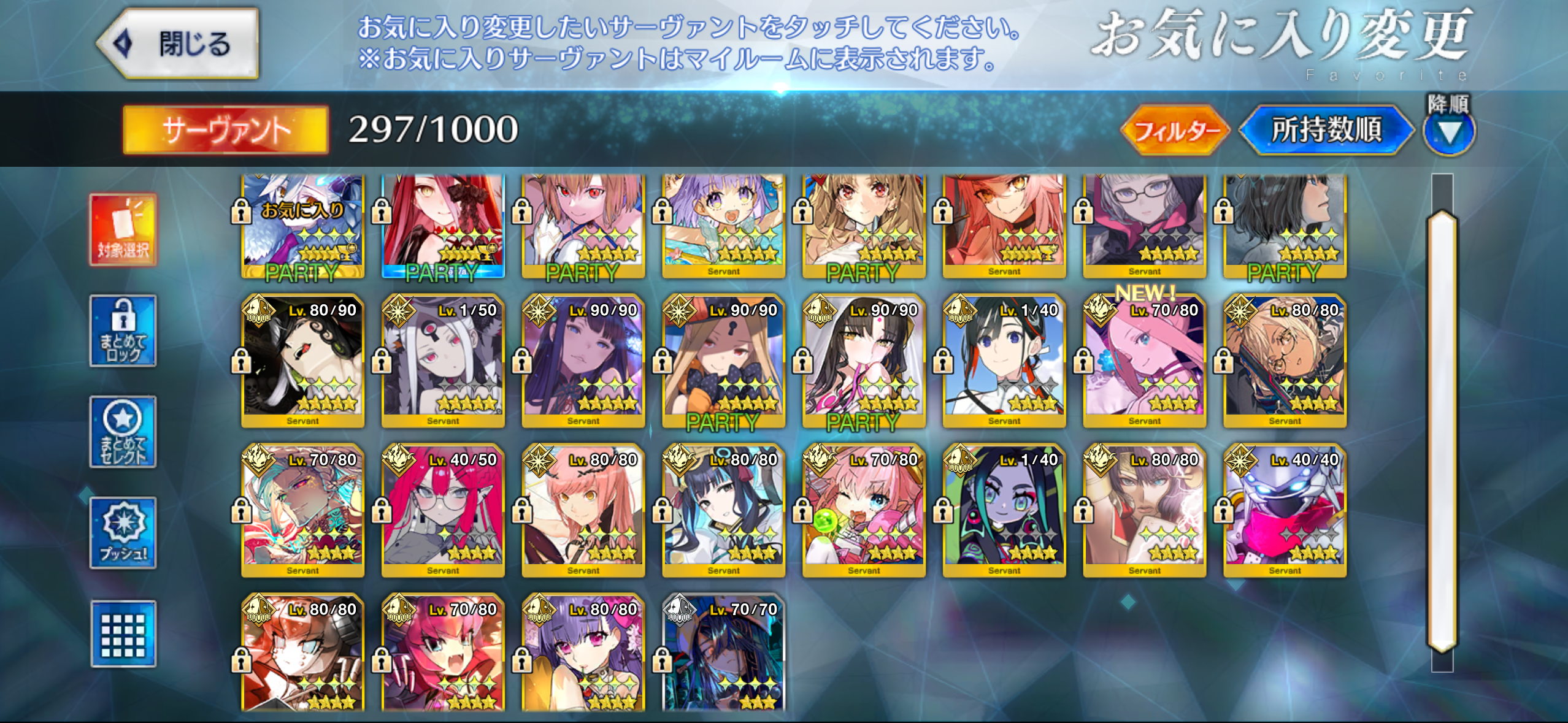
Task: Select the Lv. 1/40 green-skinned servant card
Action: [1004, 511]
